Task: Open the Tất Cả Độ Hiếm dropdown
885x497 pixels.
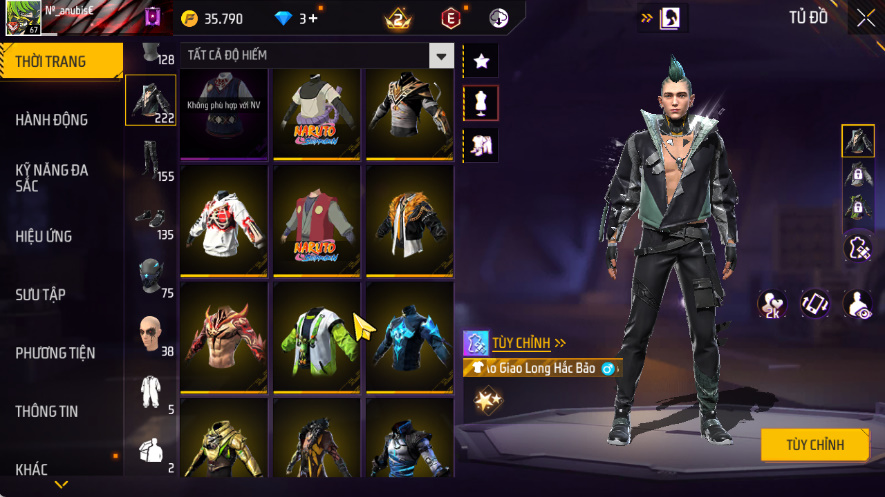Action: click(441, 55)
